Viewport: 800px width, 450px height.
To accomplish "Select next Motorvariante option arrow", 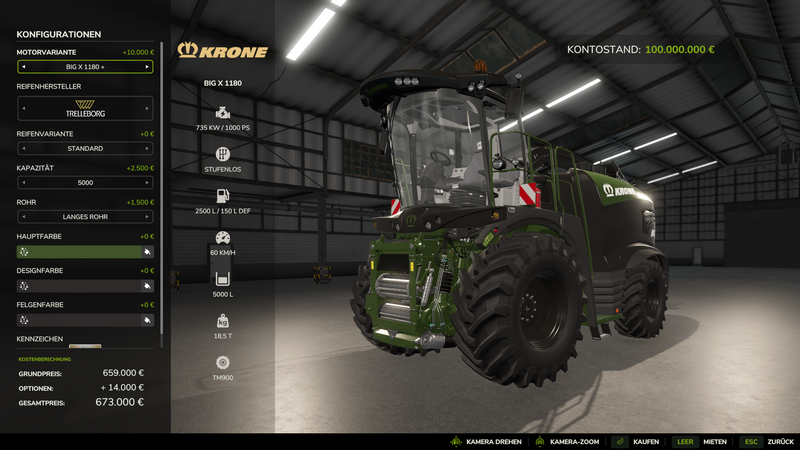I will pyautogui.click(x=147, y=67).
